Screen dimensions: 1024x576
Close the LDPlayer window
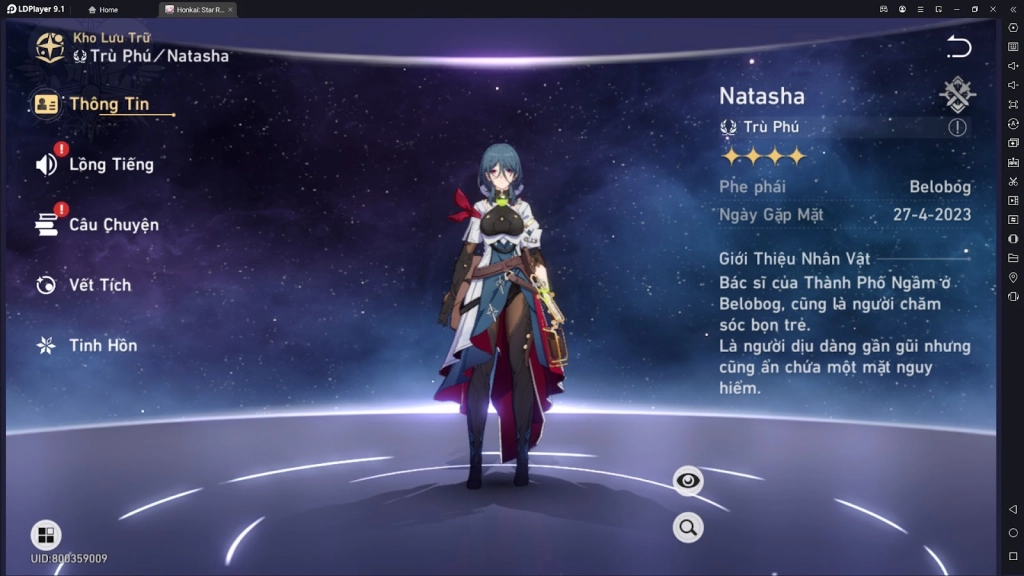[993, 9]
